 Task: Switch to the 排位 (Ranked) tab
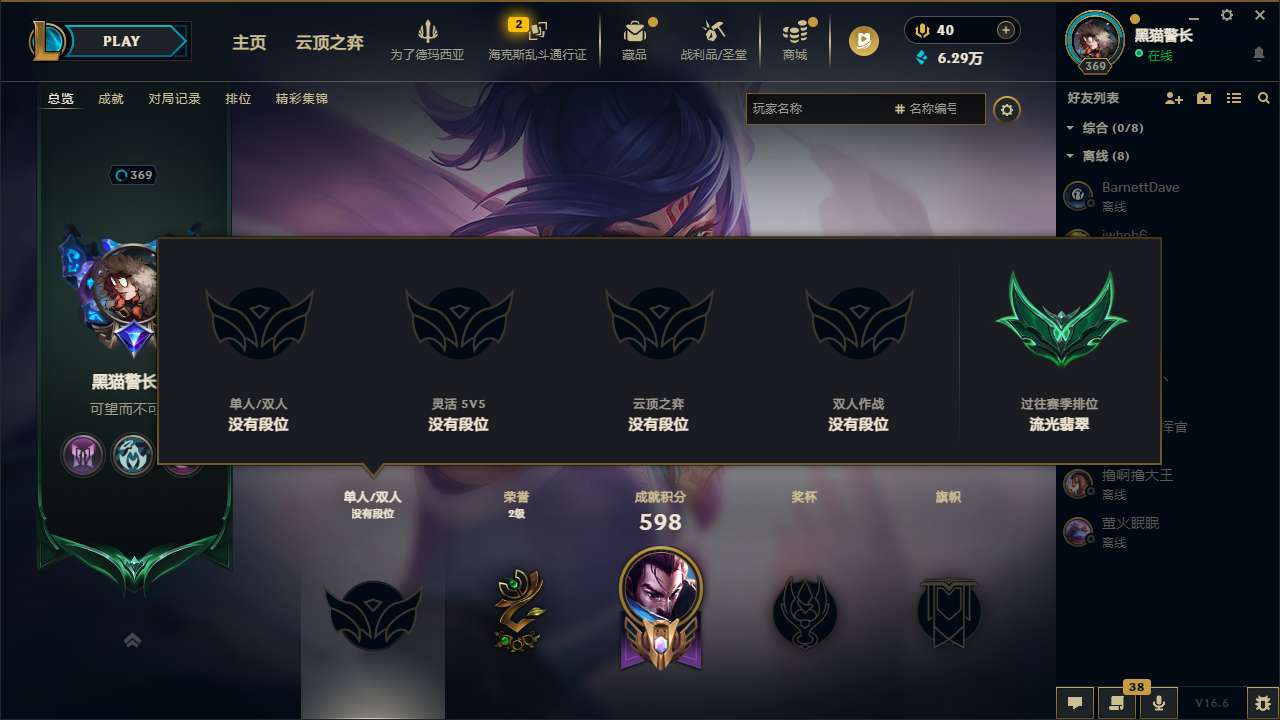[x=239, y=98]
